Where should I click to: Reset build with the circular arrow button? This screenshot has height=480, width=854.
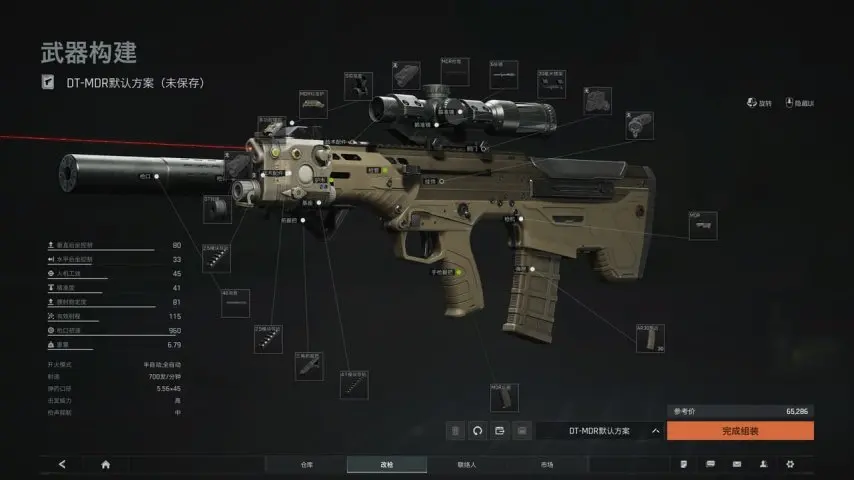477,431
